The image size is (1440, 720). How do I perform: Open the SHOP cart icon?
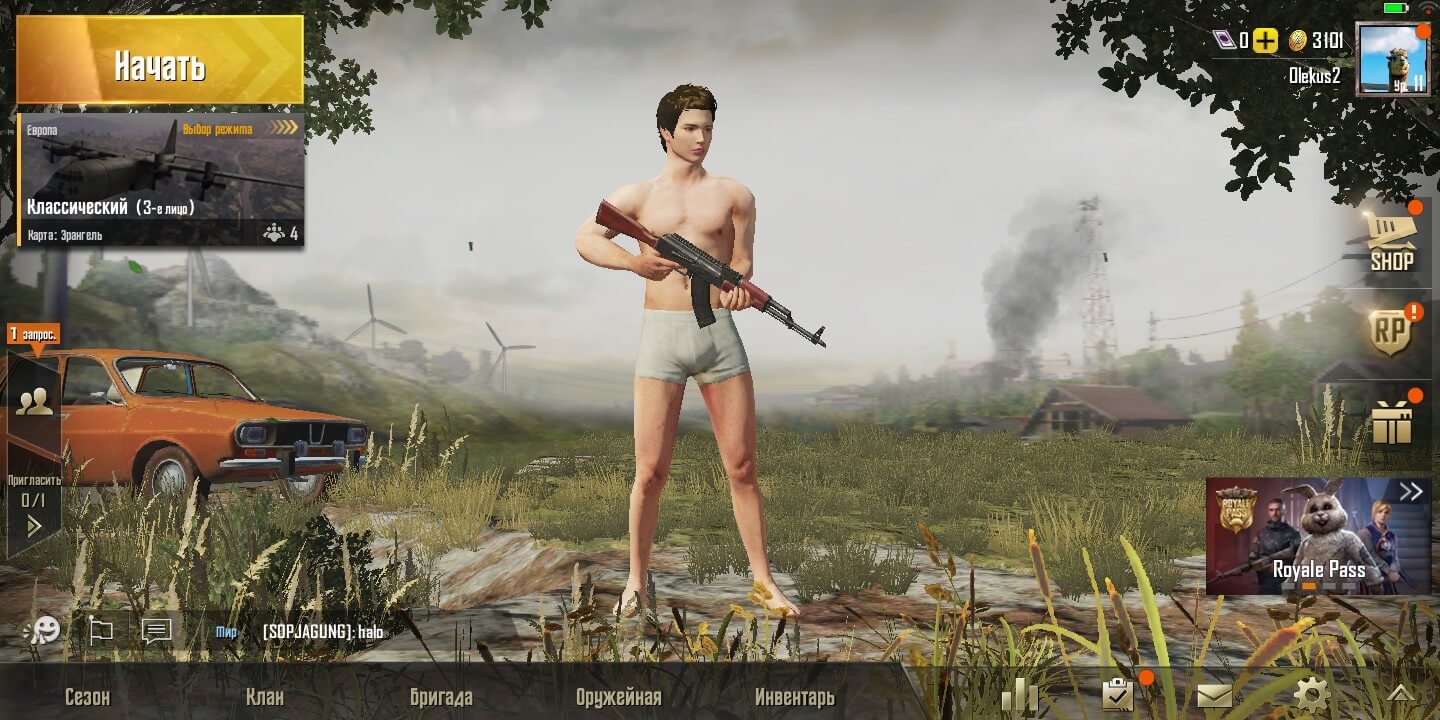coord(1391,242)
